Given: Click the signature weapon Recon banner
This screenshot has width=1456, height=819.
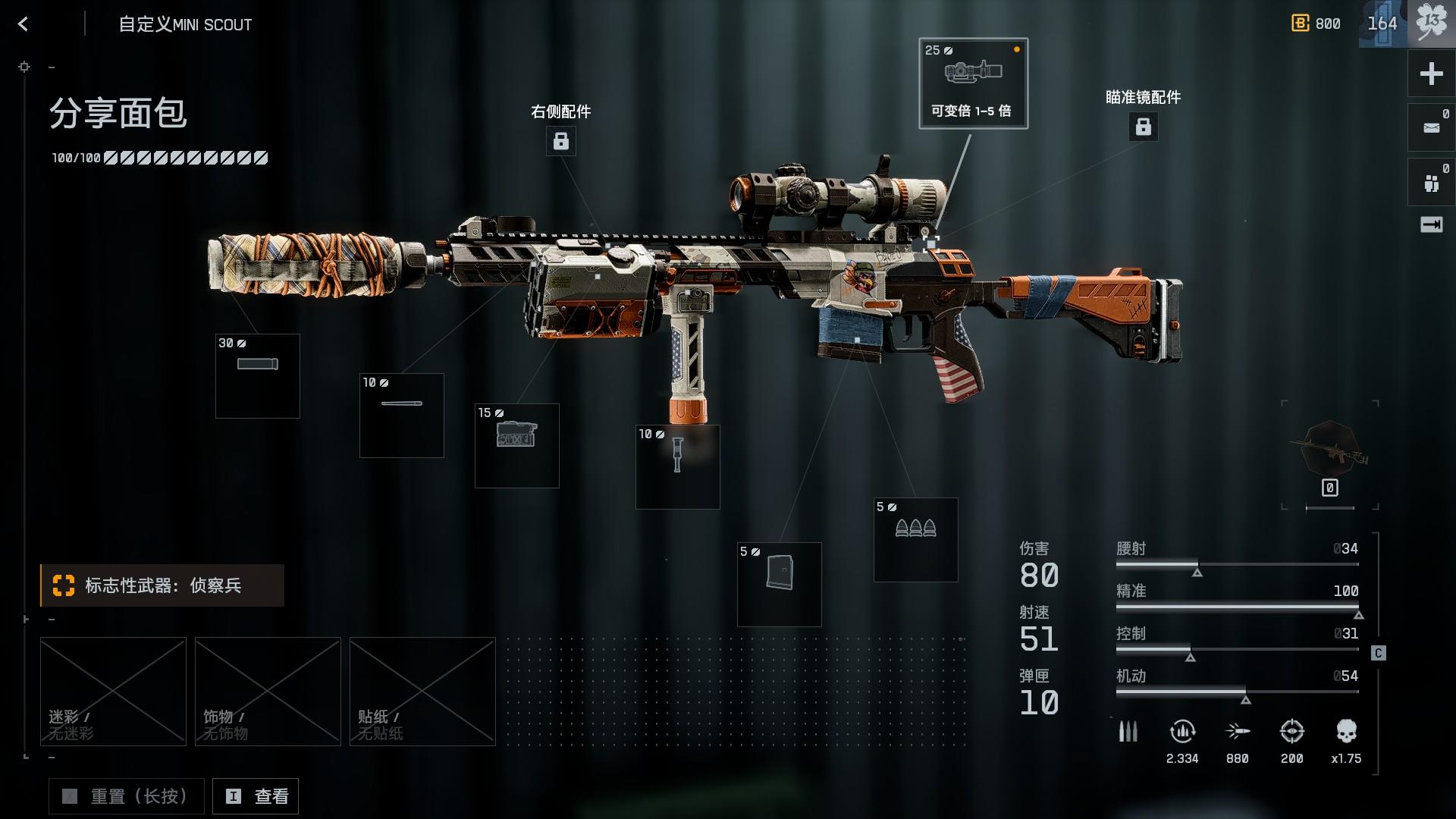Looking at the screenshot, I should click(x=162, y=585).
